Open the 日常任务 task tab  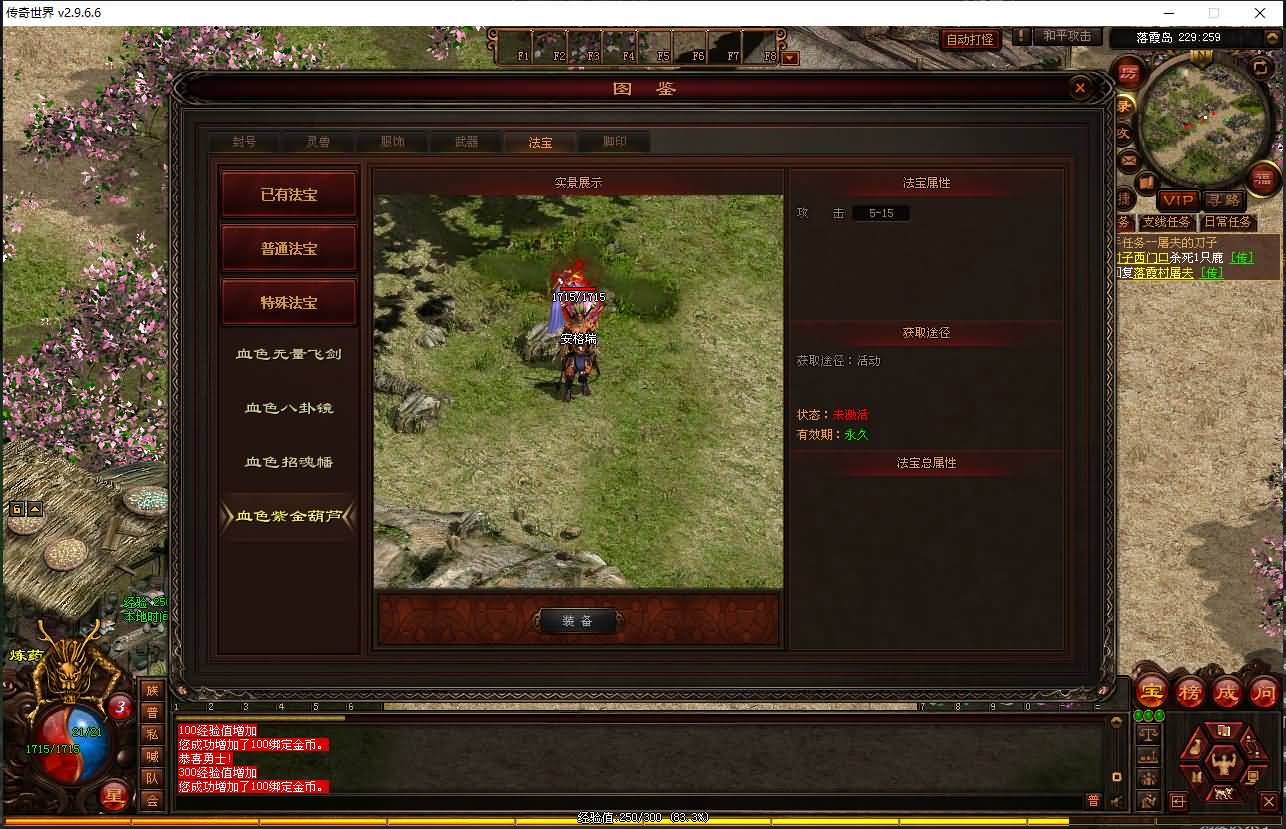(x=1228, y=221)
